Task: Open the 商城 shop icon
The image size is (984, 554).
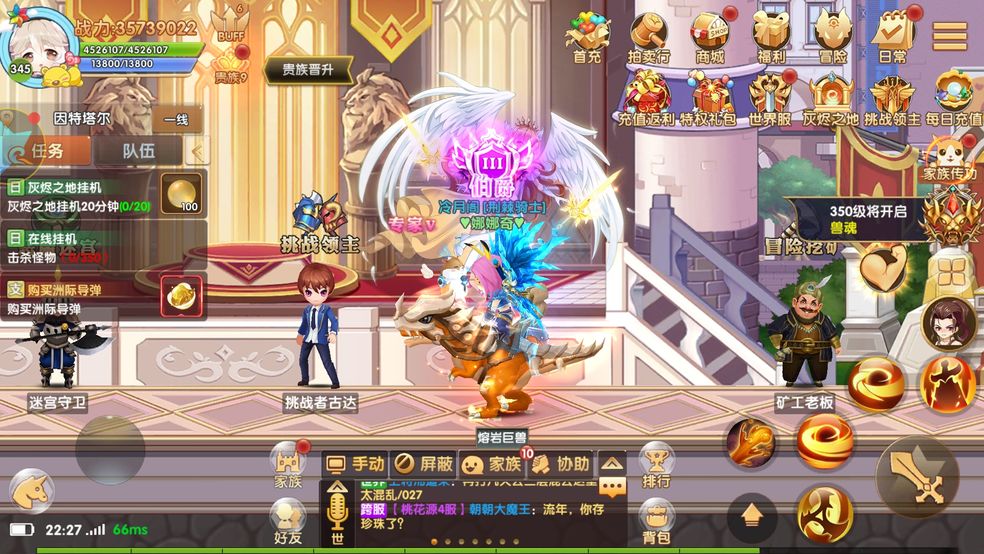Action: click(x=710, y=38)
